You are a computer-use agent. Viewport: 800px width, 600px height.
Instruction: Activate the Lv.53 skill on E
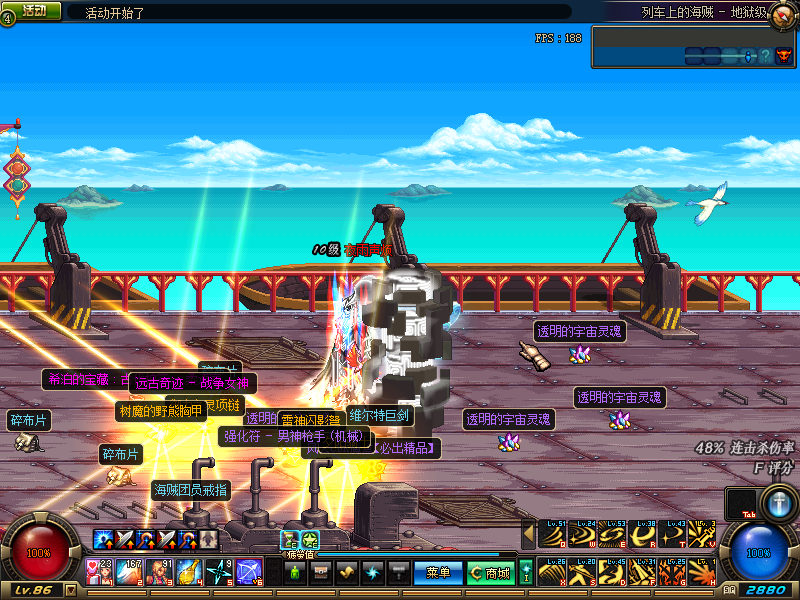(613, 534)
